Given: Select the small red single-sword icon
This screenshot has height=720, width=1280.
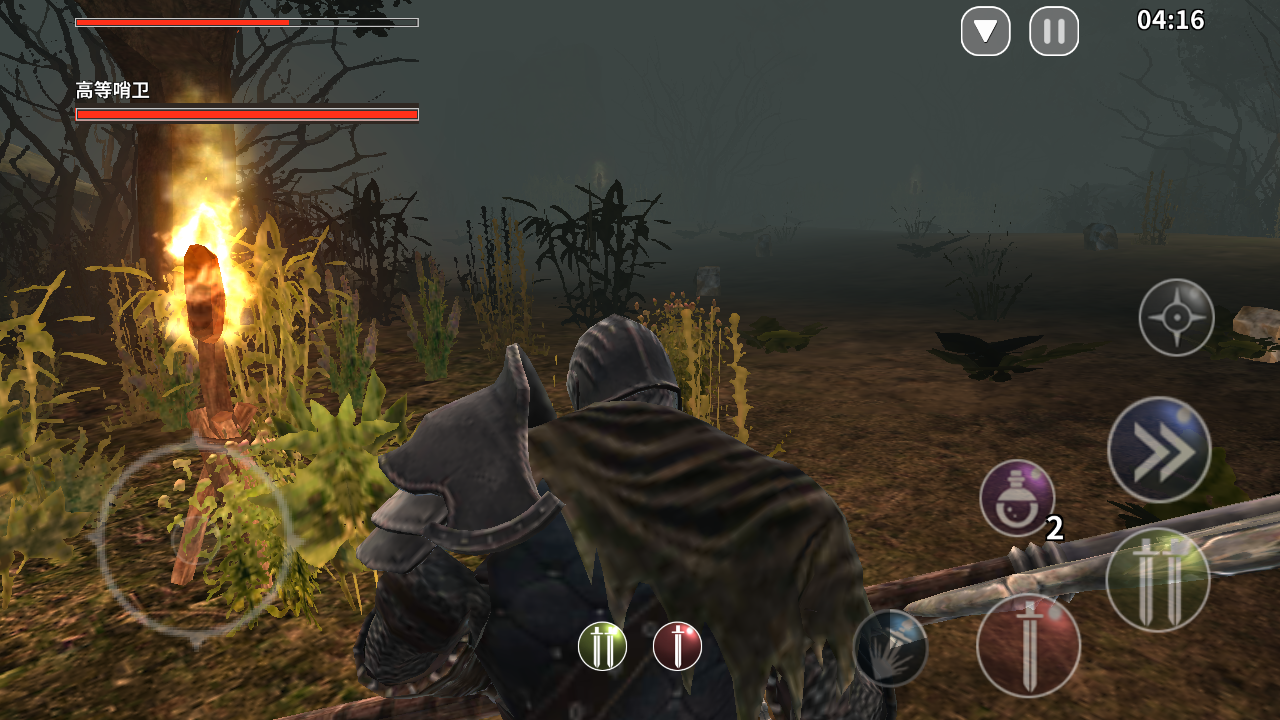Looking at the screenshot, I should (x=677, y=646).
